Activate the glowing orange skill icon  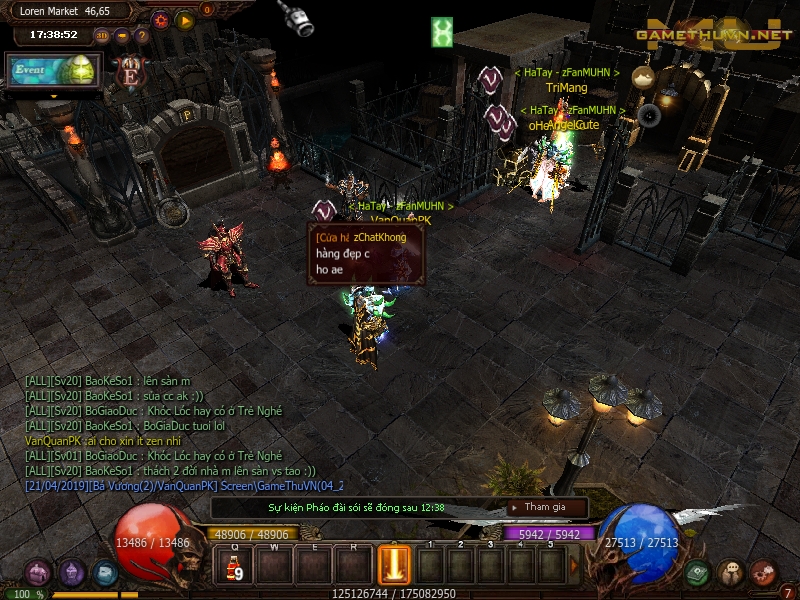point(394,565)
